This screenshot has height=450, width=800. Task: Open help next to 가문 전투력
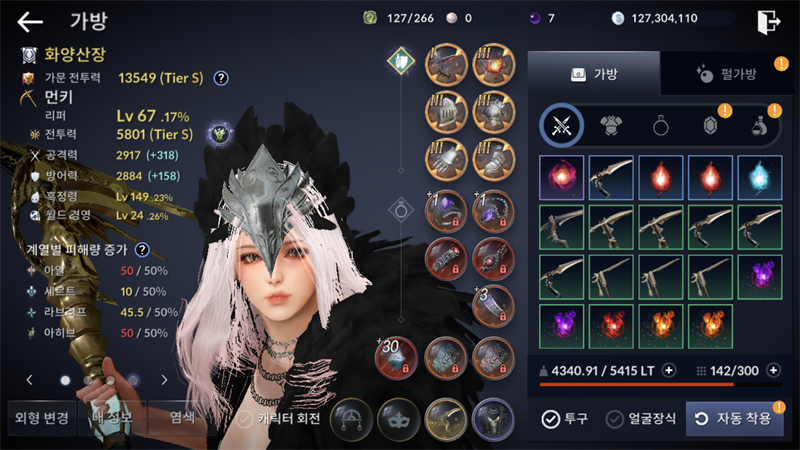click(x=221, y=78)
